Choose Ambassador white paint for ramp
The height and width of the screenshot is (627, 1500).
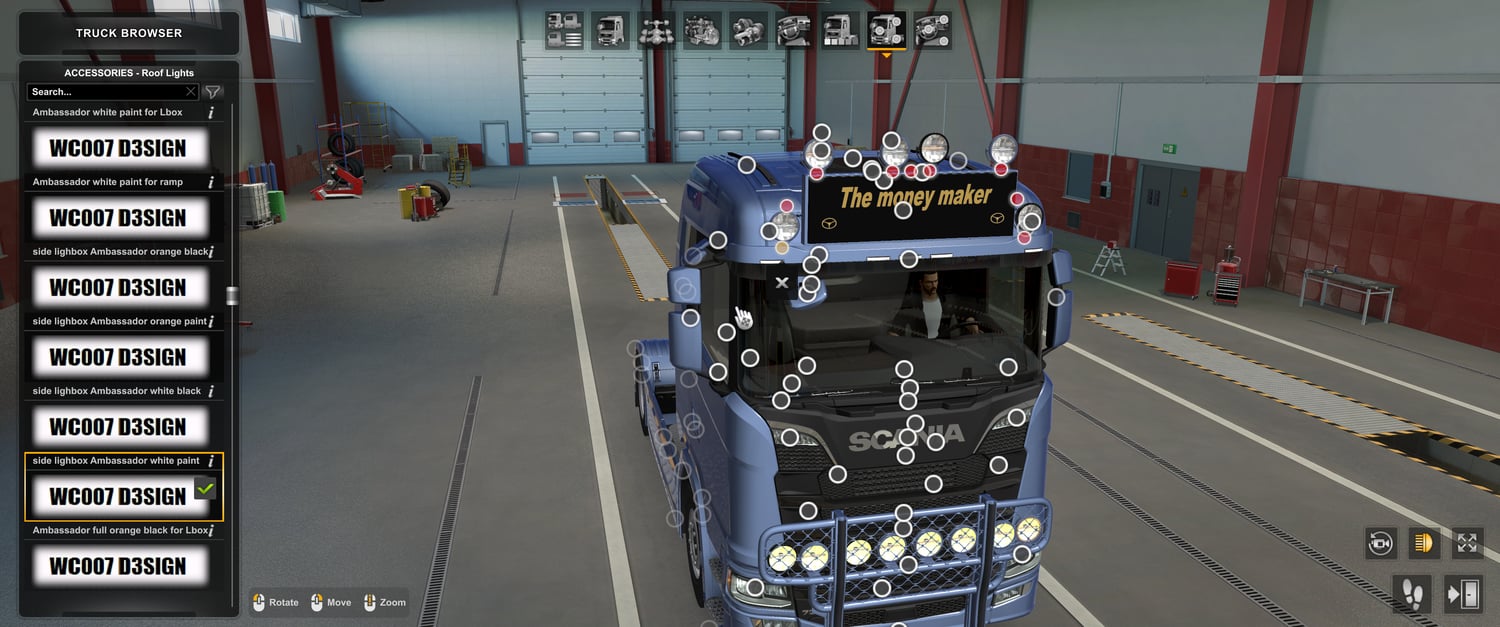118,218
